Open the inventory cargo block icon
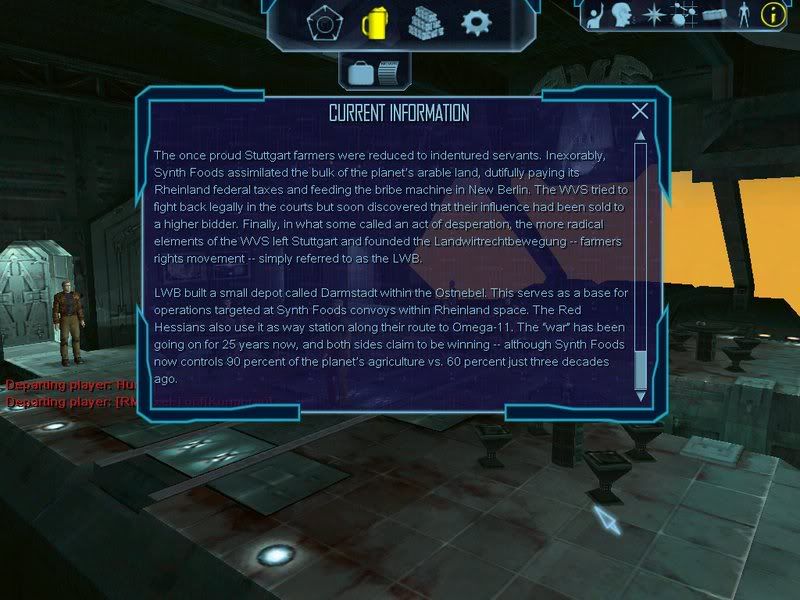 coord(714,14)
